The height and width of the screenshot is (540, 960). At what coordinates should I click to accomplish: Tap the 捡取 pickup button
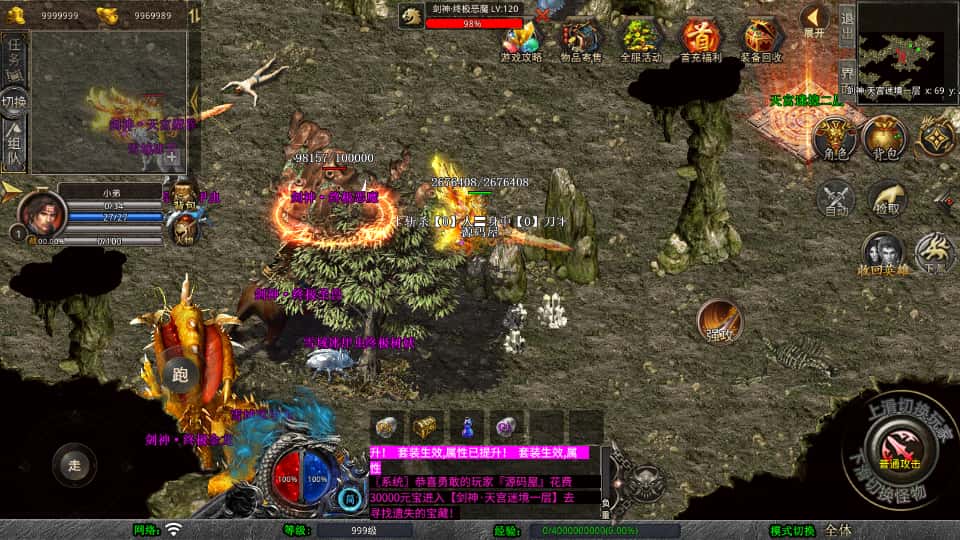click(887, 198)
